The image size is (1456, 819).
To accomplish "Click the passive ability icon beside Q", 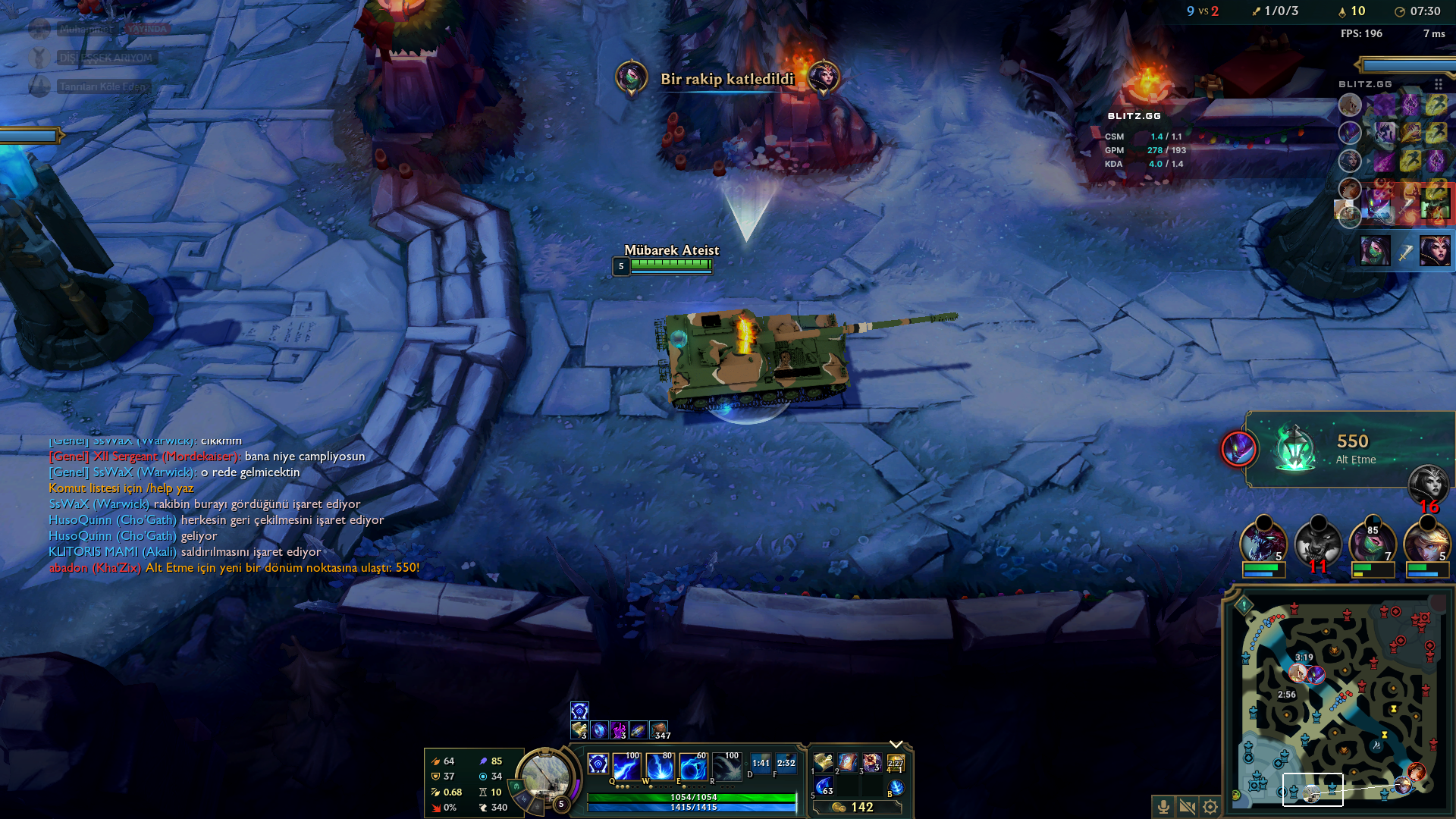I will (598, 764).
